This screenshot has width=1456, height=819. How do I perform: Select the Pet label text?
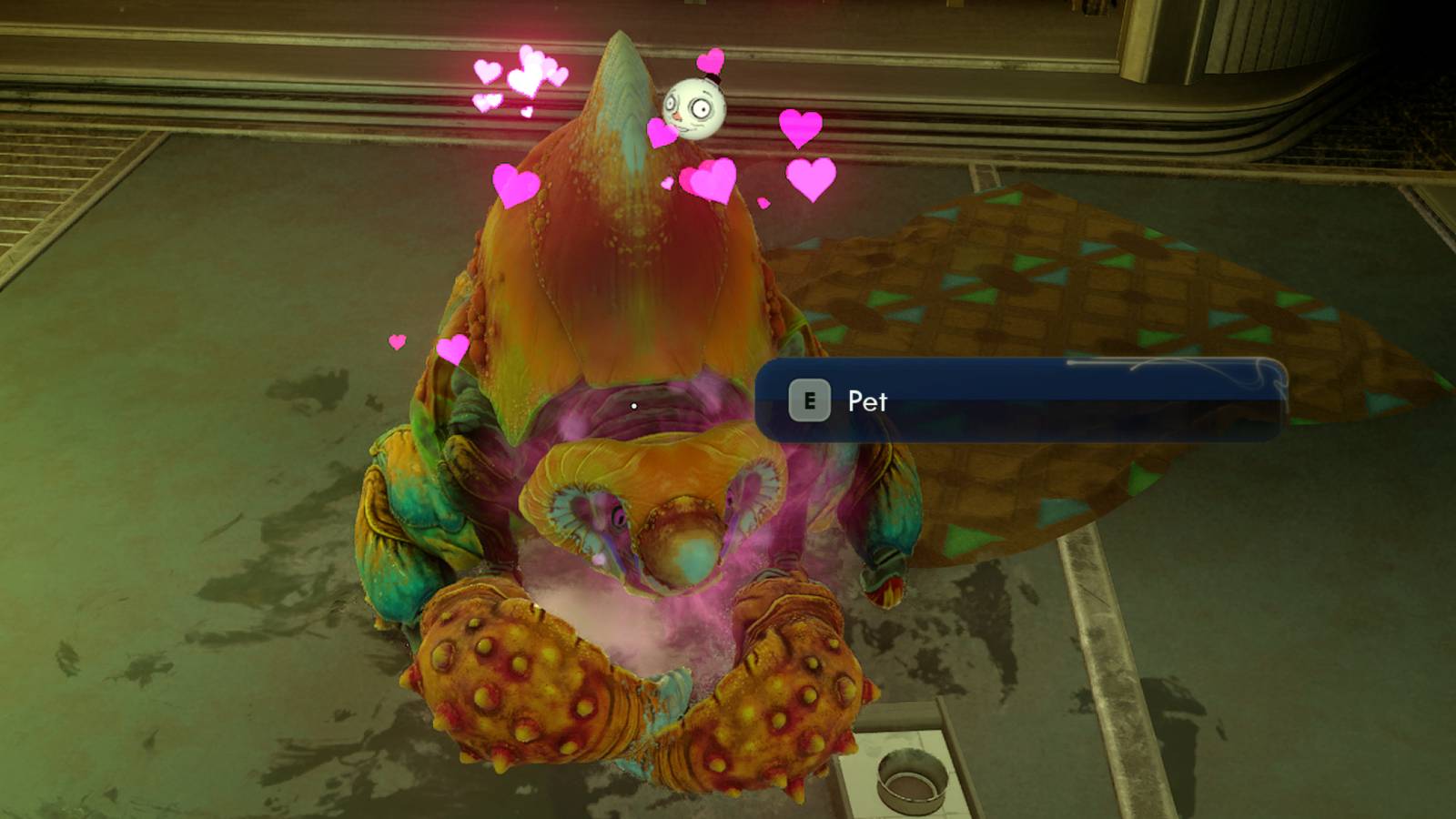(867, 401)
